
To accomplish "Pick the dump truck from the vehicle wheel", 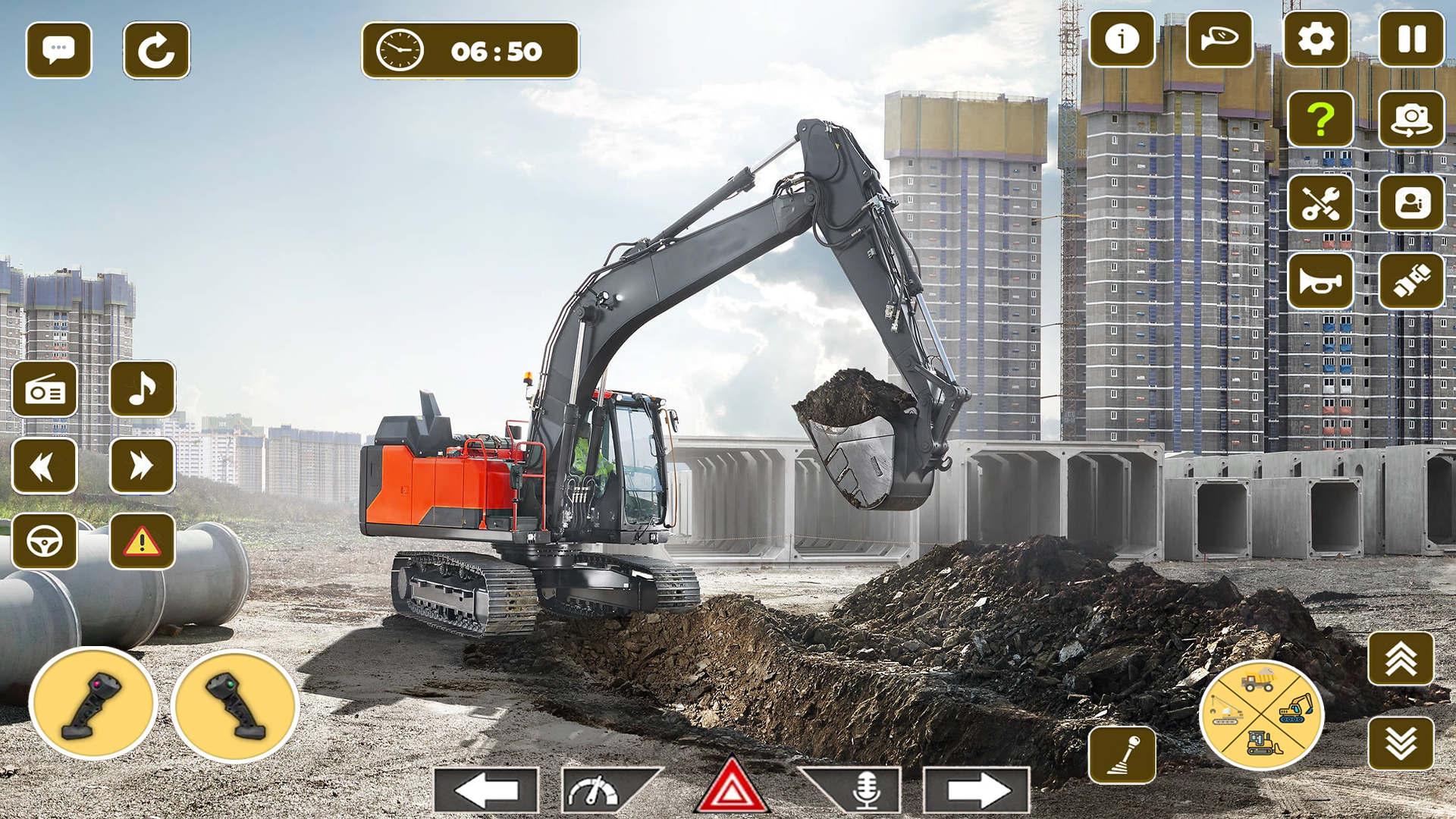I will tap(1257, 680).
